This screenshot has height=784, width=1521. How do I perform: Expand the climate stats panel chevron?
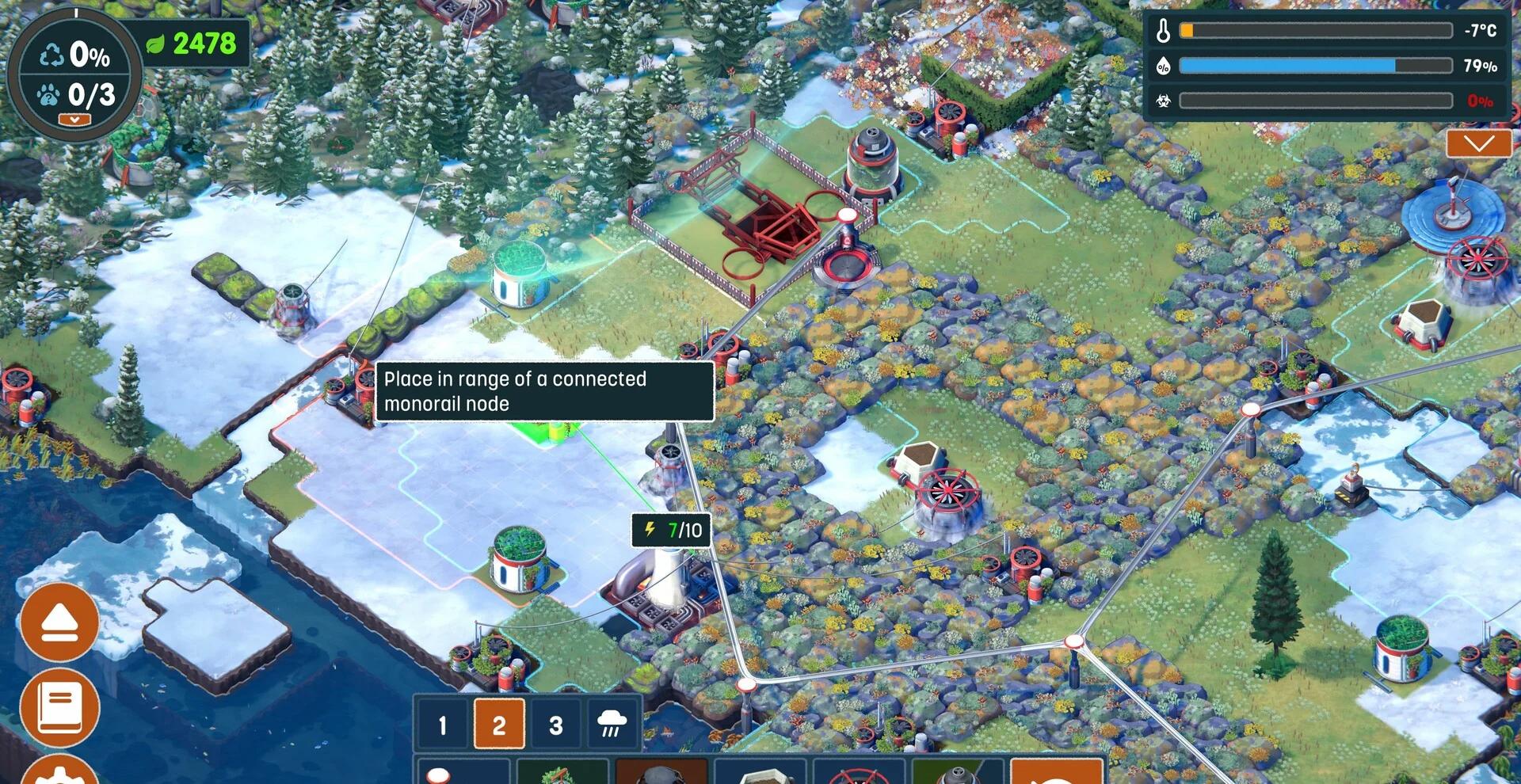(x=1478, y=144)
